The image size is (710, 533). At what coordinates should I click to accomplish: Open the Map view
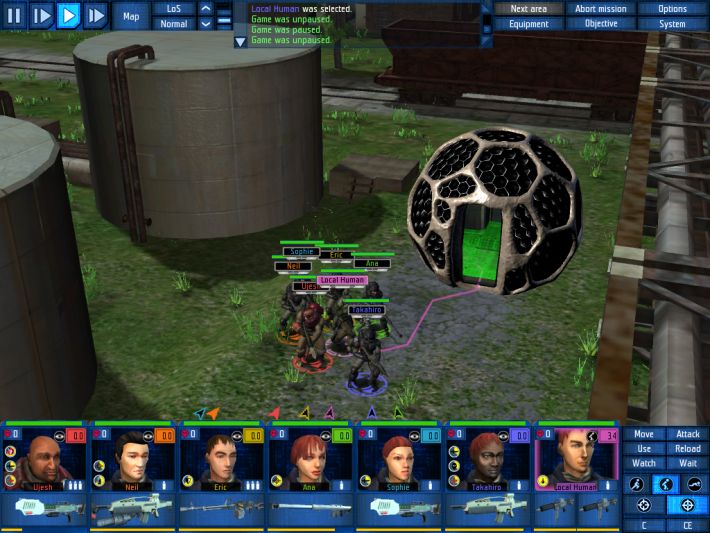click(131, 16)
